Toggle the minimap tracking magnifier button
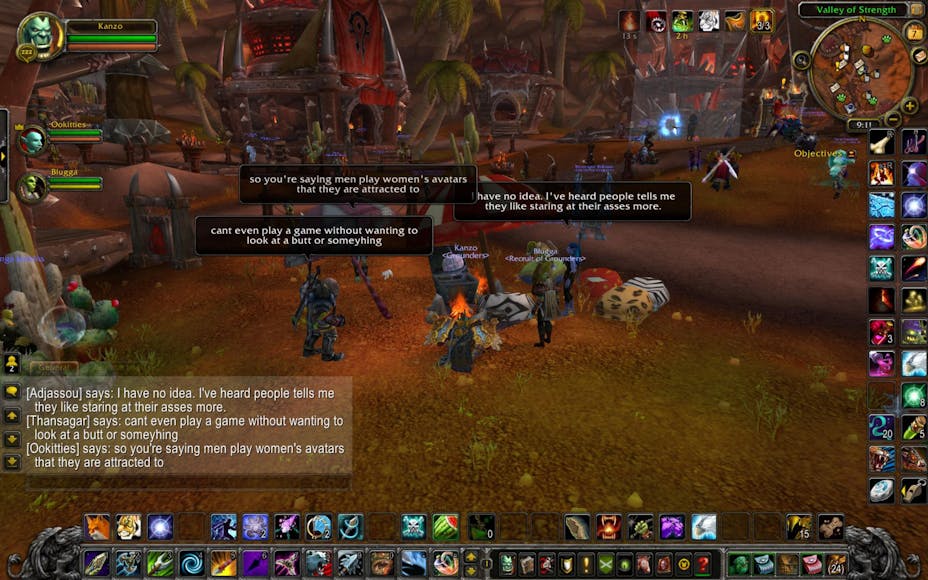Image resolution: width=928 pixels, height=580 pixels. (x=801, y=60)
